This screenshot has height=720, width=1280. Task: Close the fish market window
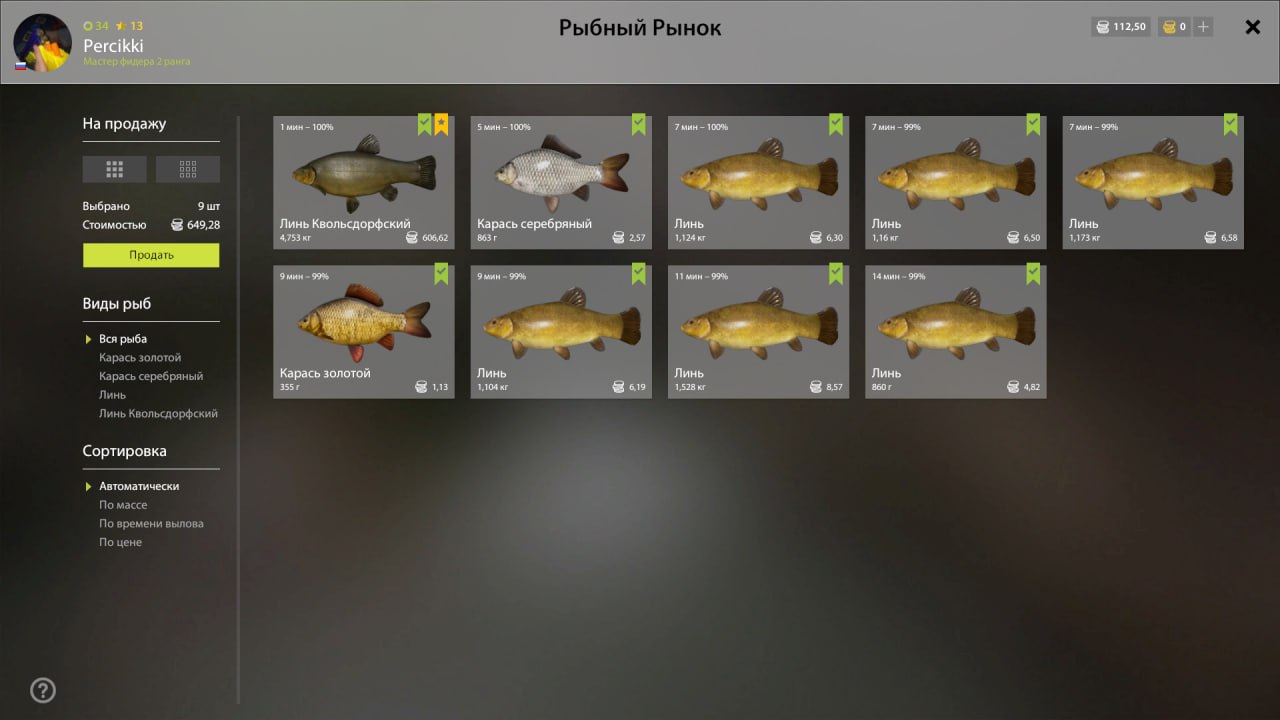point(1252,27)
